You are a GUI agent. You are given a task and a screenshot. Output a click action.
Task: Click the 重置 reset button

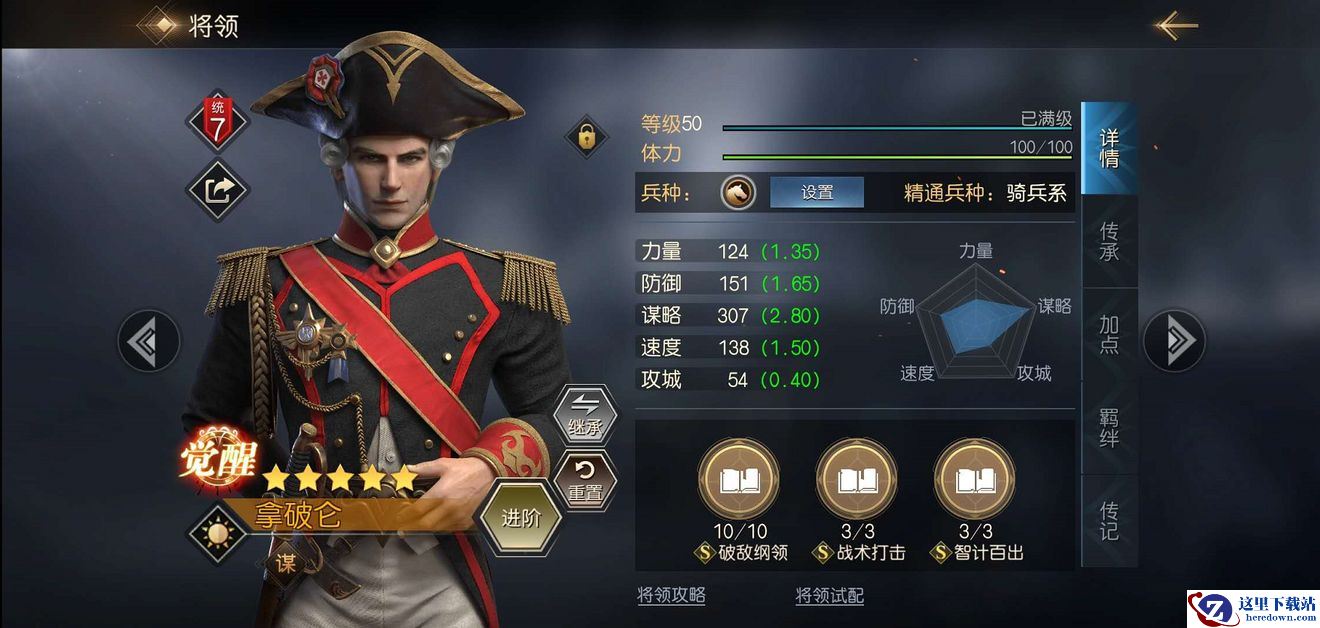pos(585,480)
